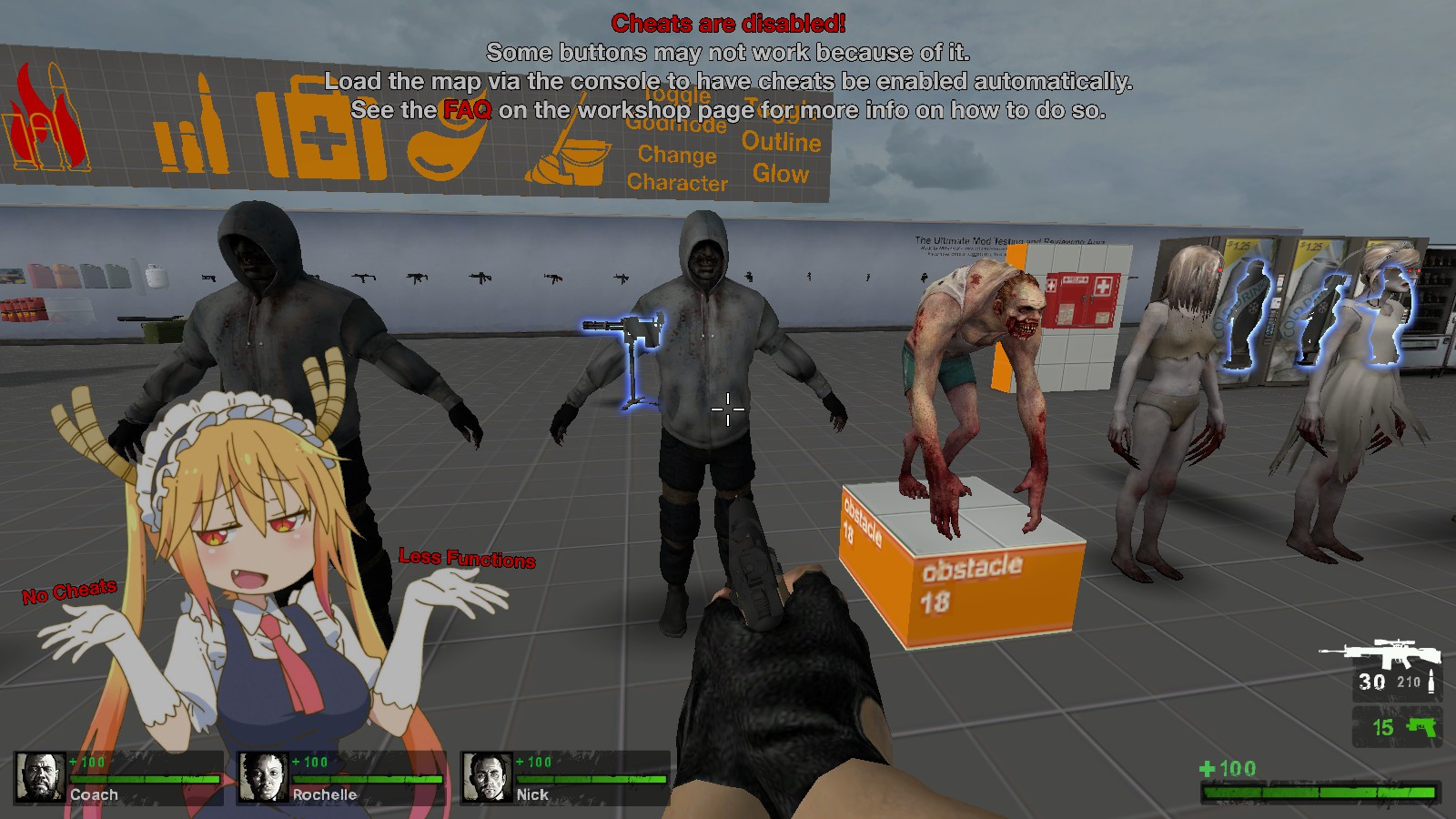
Task: Select Rochelle's portrait in the bottom HUD
Action: click(x=262, y=778)
